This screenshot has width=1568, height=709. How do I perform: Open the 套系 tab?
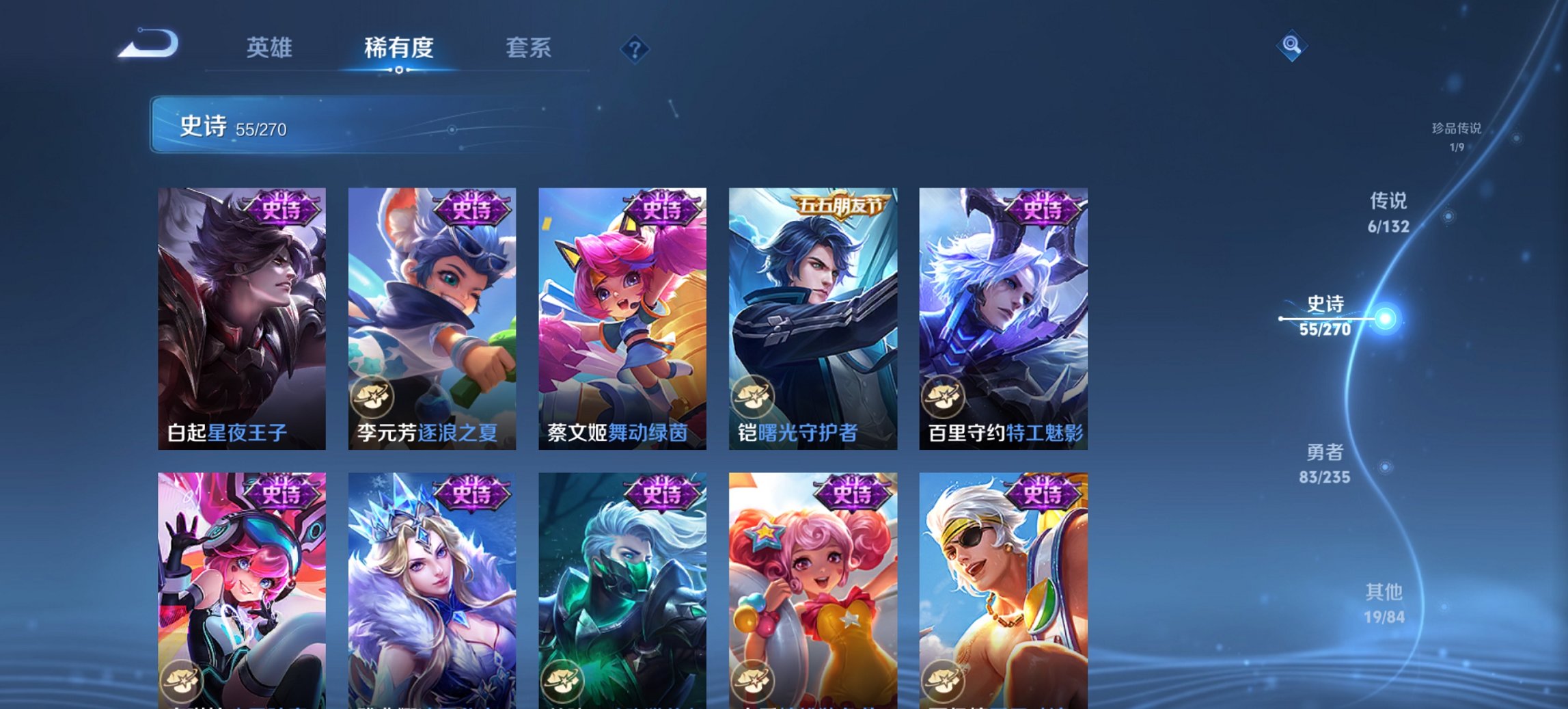coord(529,48)
